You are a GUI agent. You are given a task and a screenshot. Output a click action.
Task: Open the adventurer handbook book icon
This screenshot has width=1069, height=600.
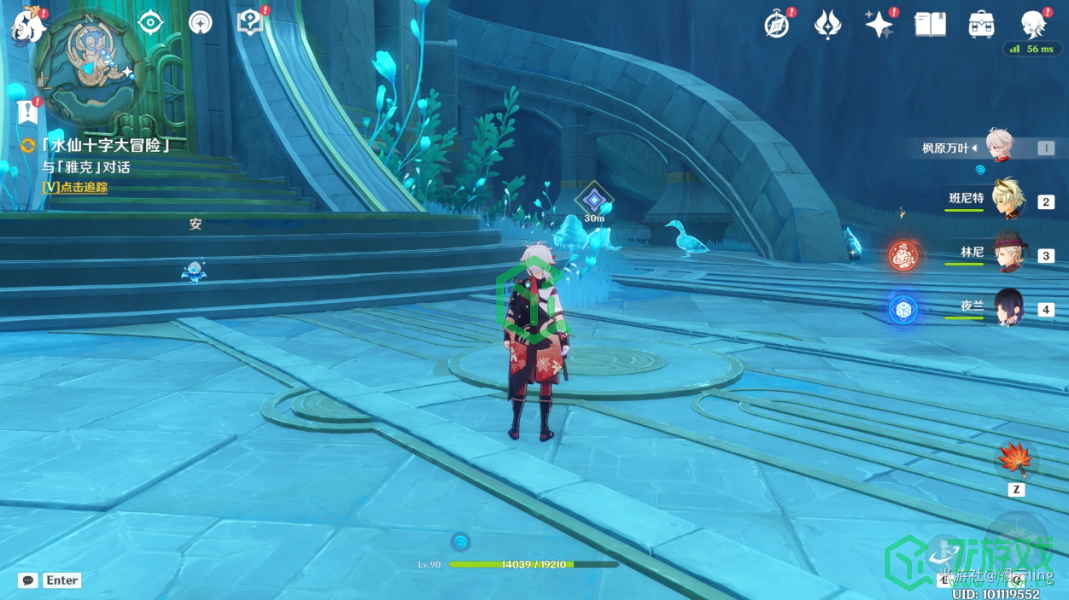pos(930,24)
